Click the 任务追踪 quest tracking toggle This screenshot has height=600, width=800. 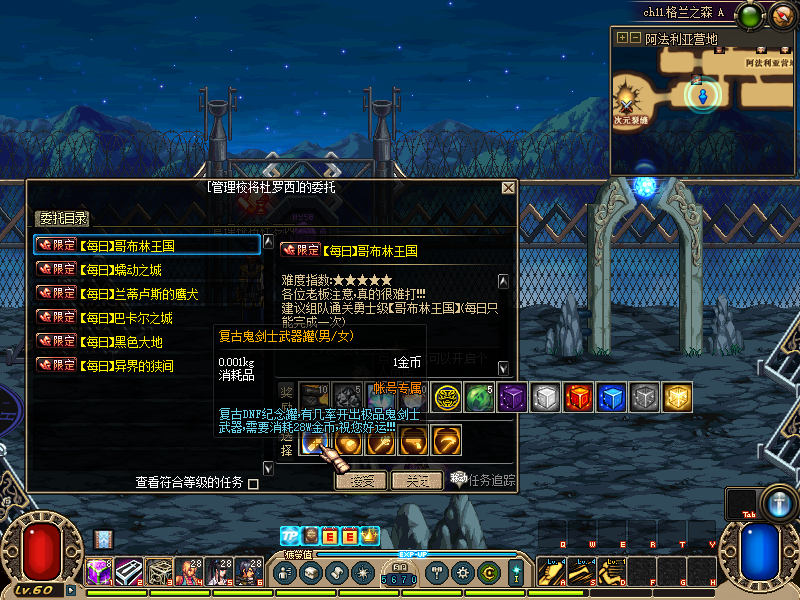click(483, 480)
